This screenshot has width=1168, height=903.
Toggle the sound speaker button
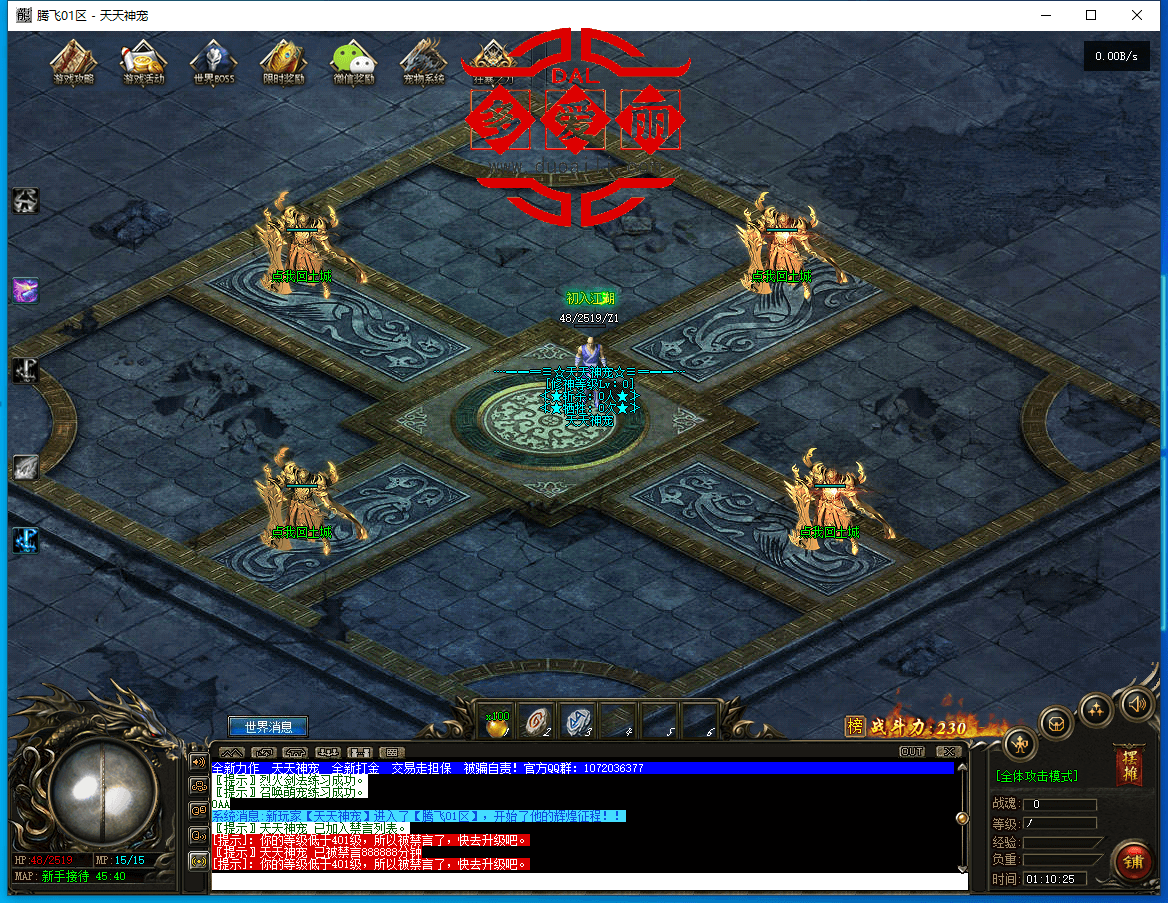pos(1137,703)
